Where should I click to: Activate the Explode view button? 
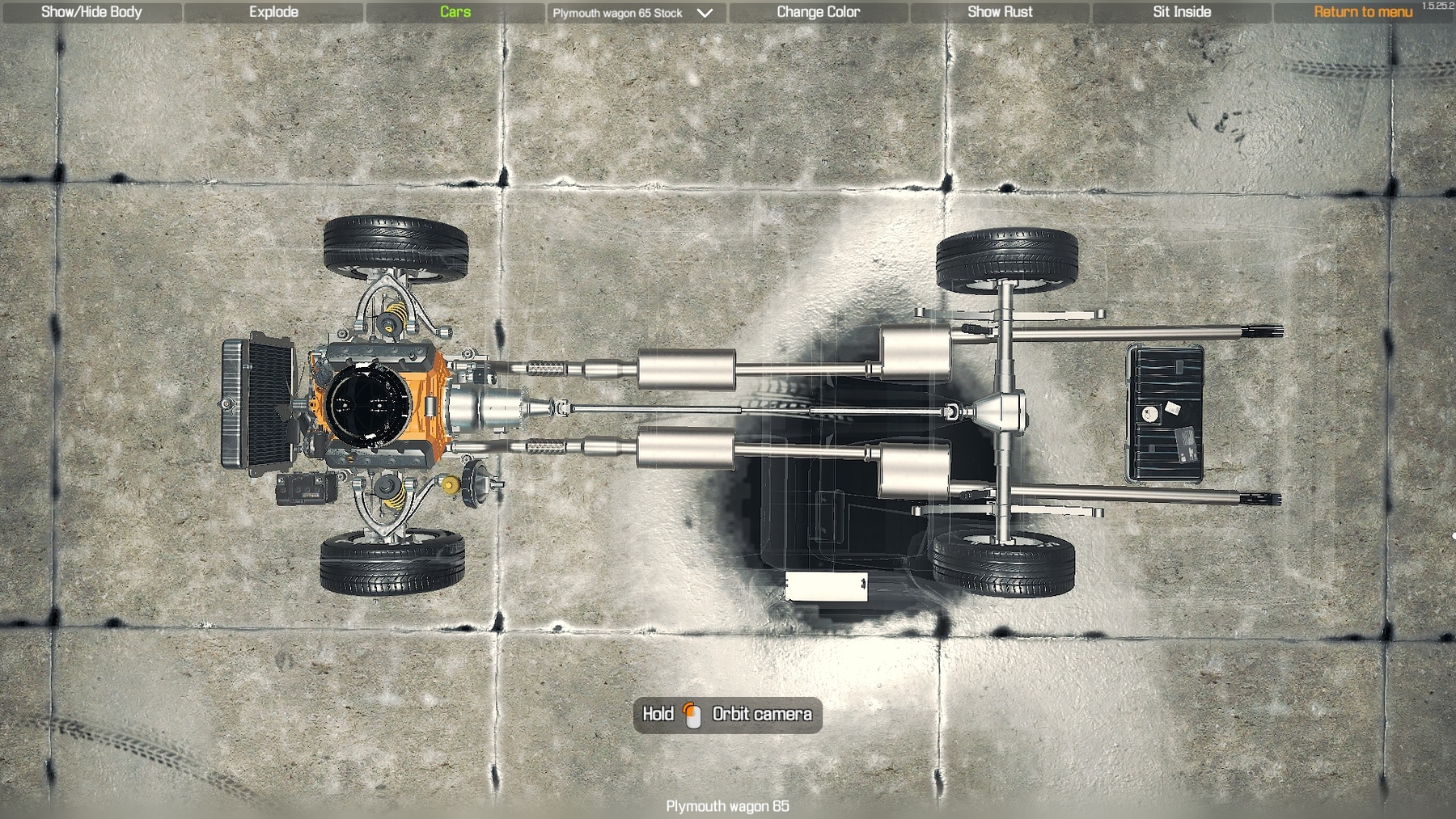[273, 12]
